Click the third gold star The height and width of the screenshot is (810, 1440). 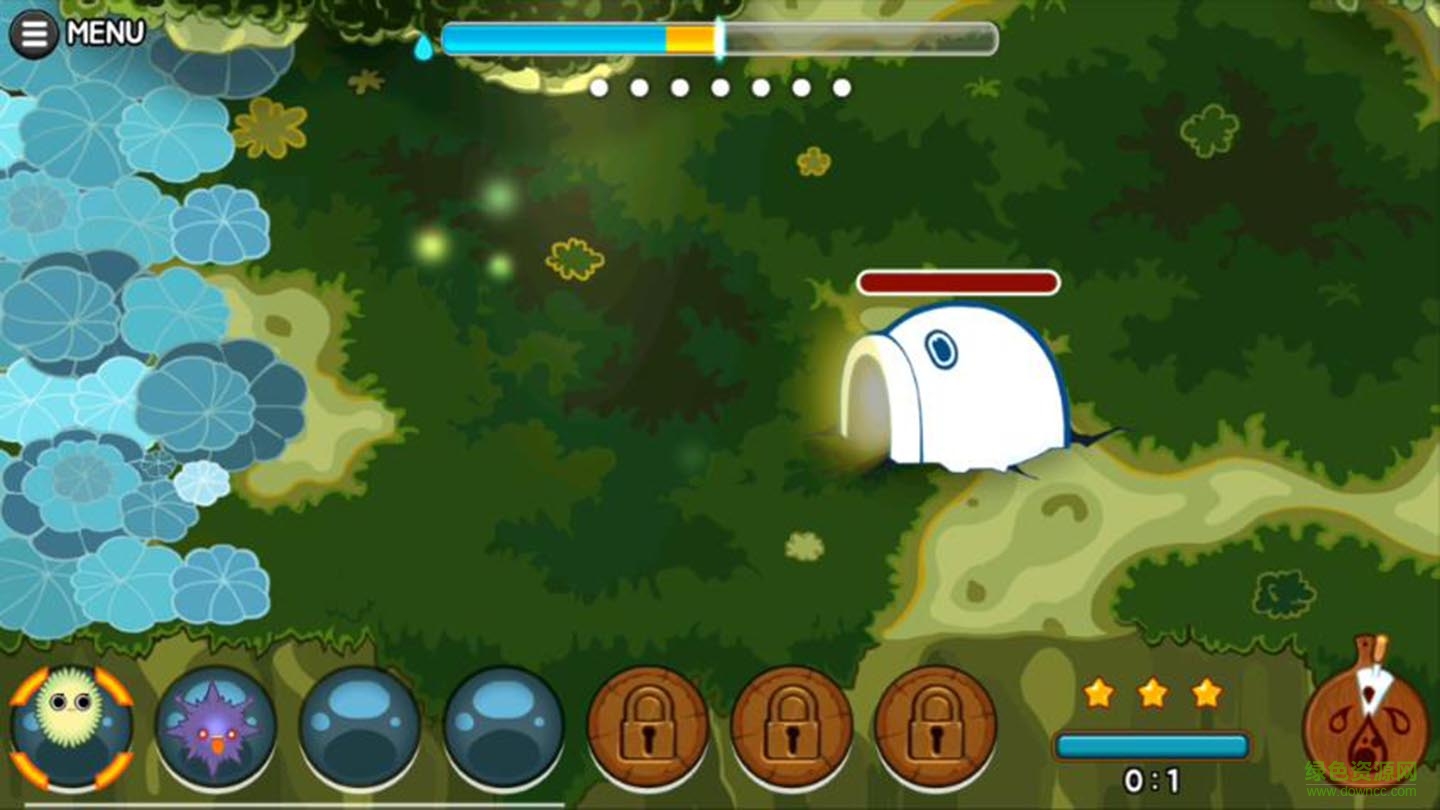[1206, 692]
